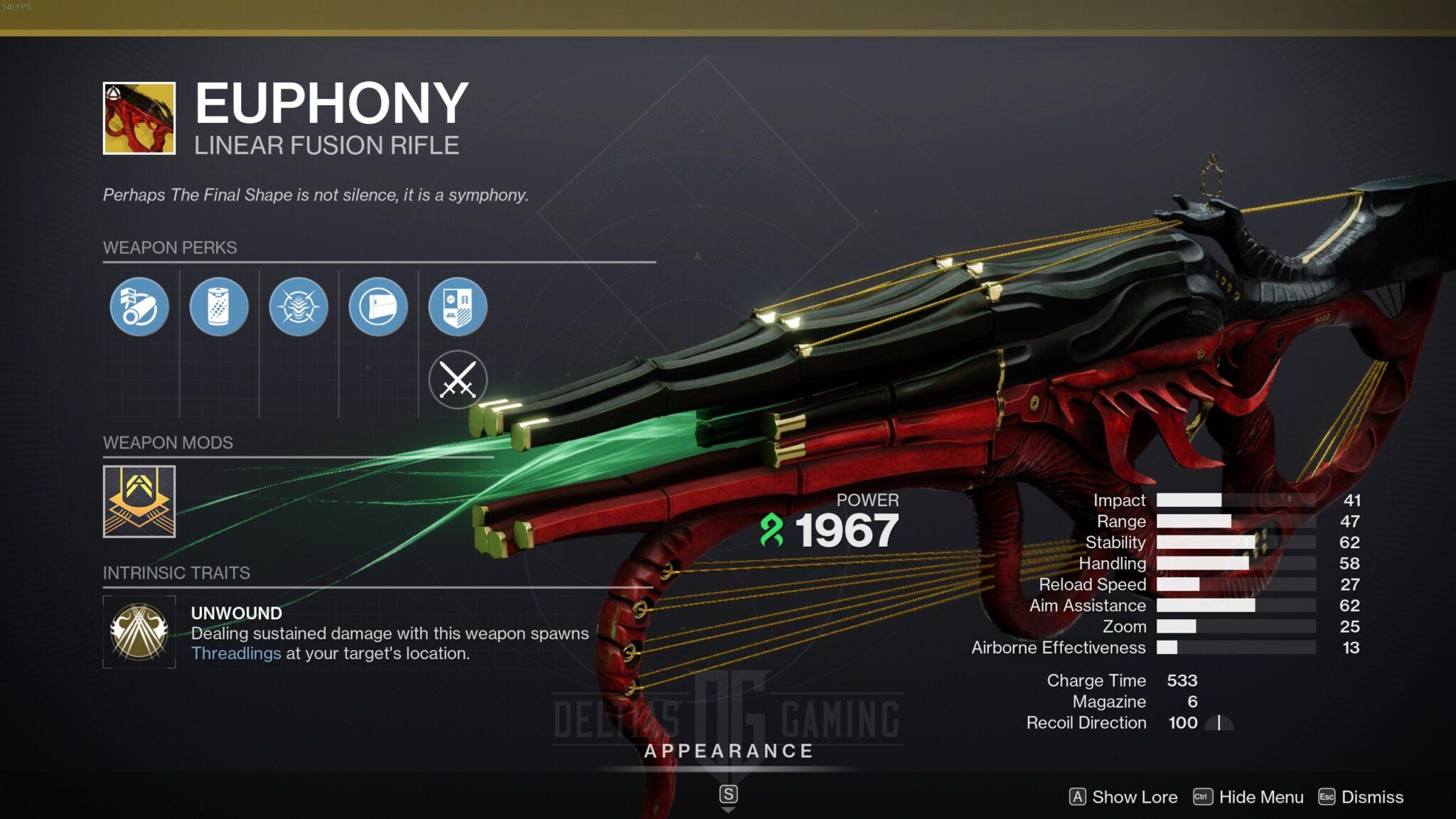
Task: Switch to the Appearance tab
Action: pos(728,750)
